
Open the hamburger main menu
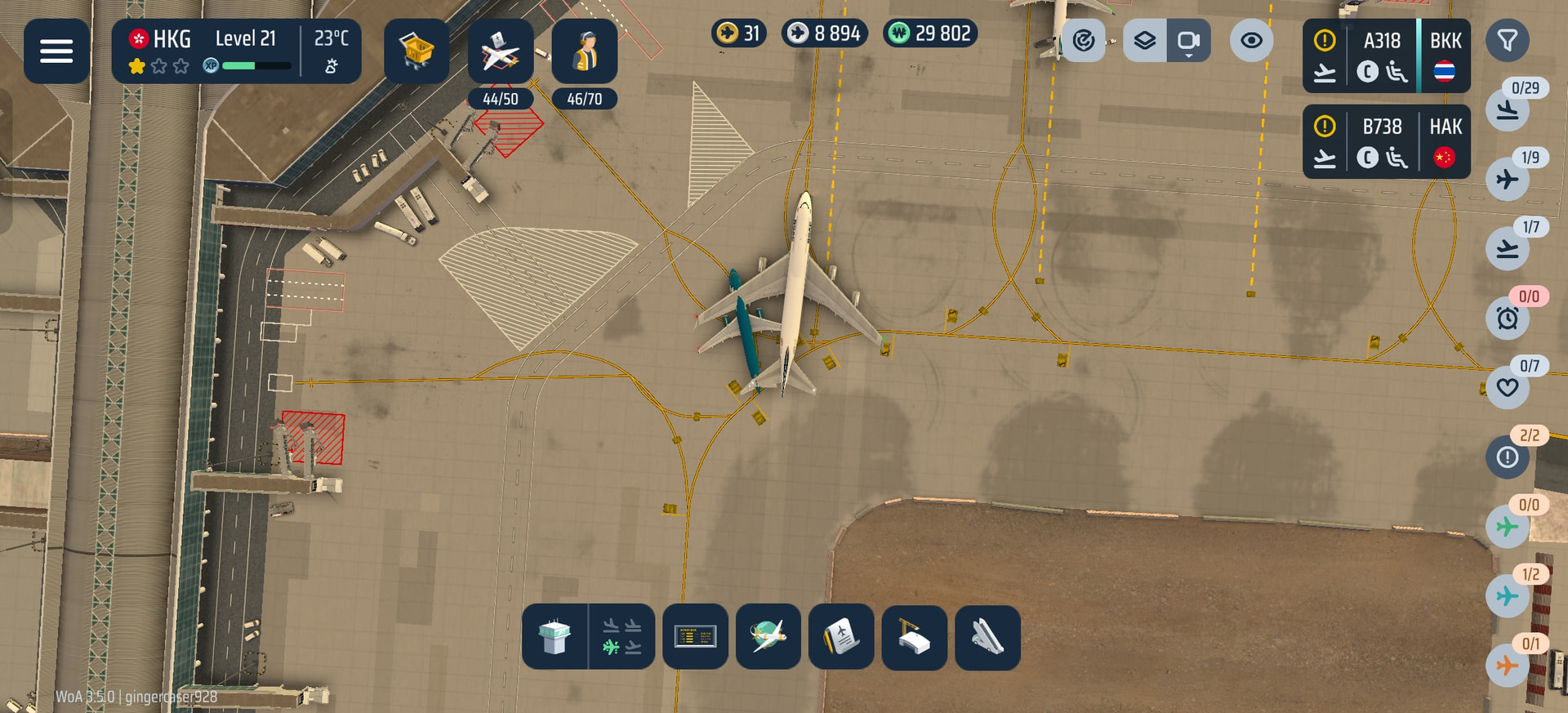pos(56,51)
